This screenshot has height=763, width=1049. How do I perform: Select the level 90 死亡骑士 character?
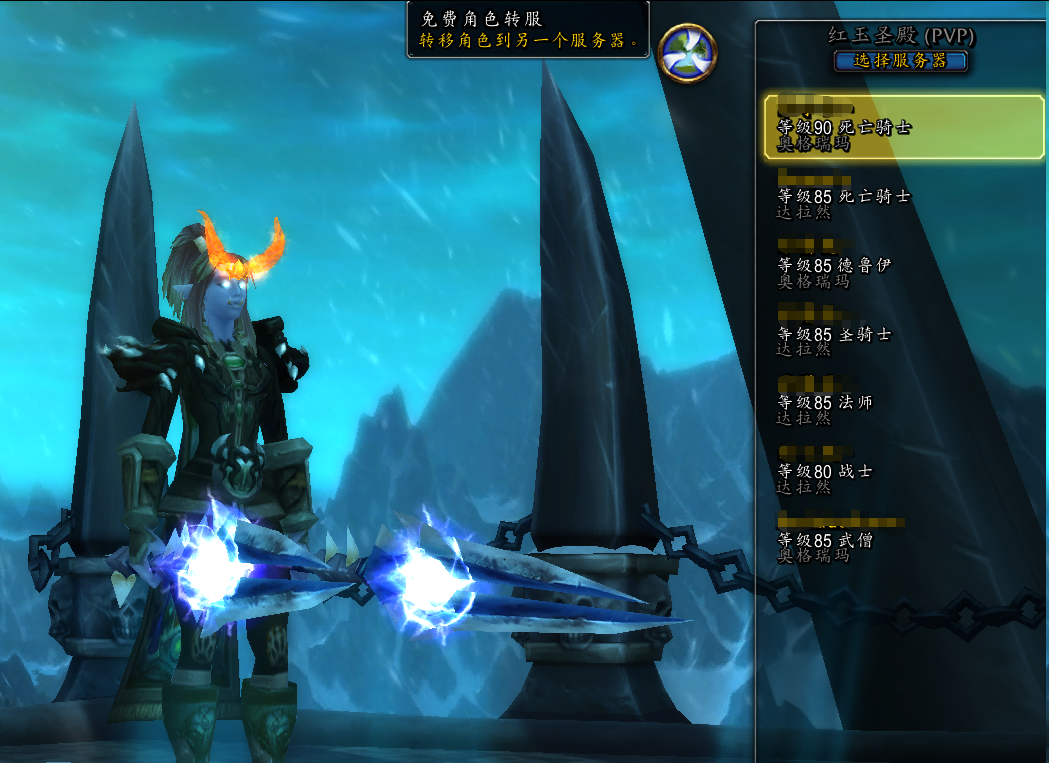(903, 128)
